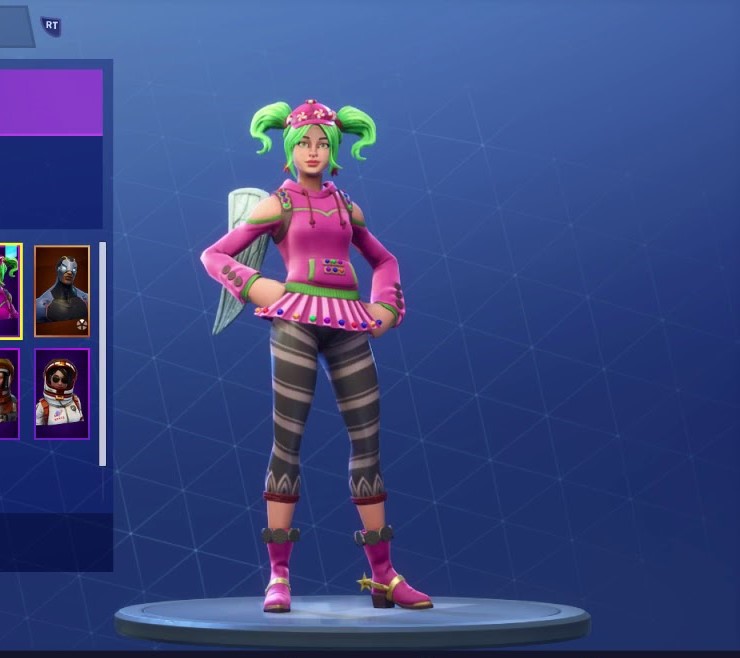Click the outfit list vertical scrollbar
This screenshot has height=658, width=740.
[102, 353]
